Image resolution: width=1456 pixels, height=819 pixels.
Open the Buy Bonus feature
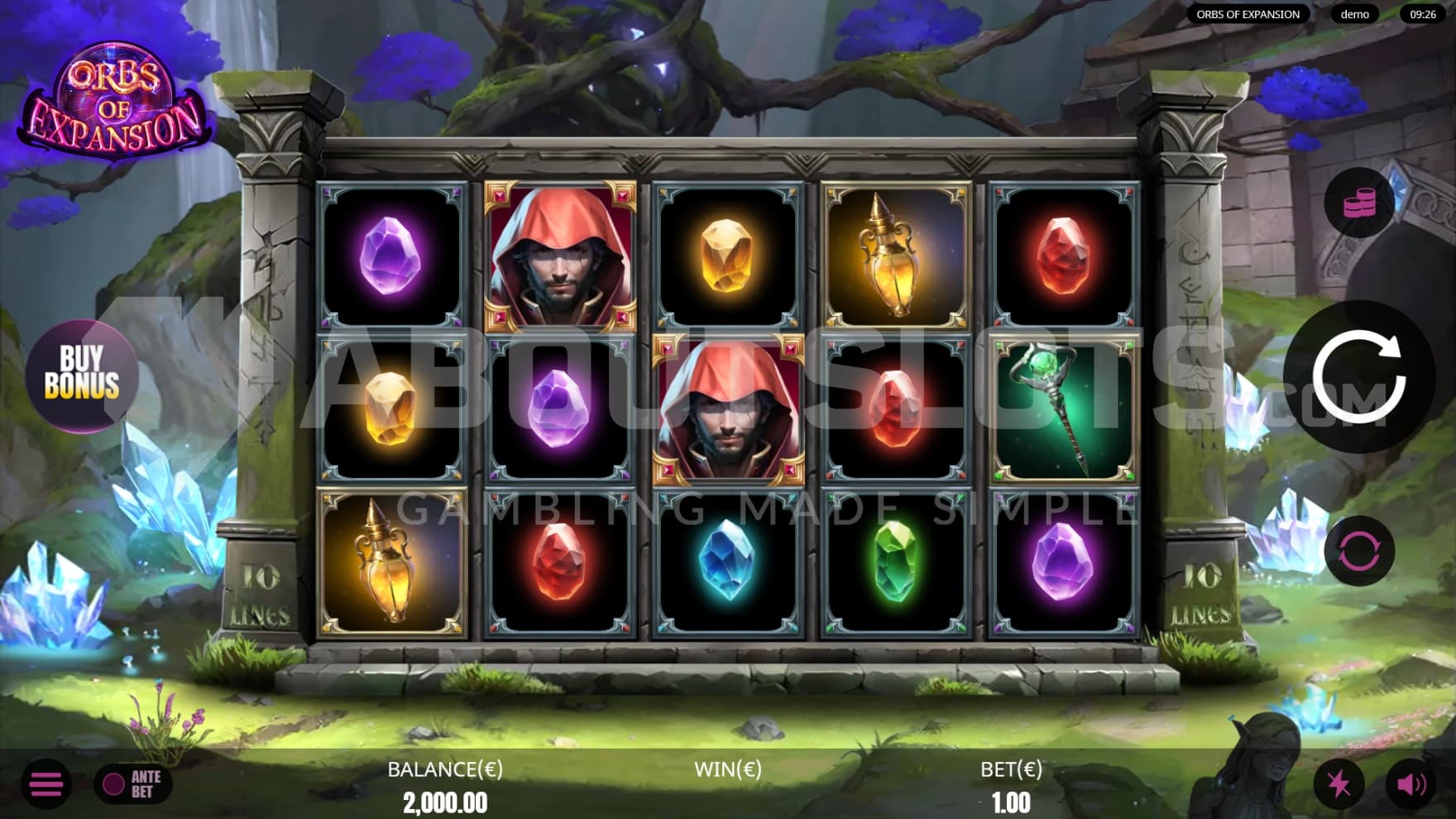81,373
